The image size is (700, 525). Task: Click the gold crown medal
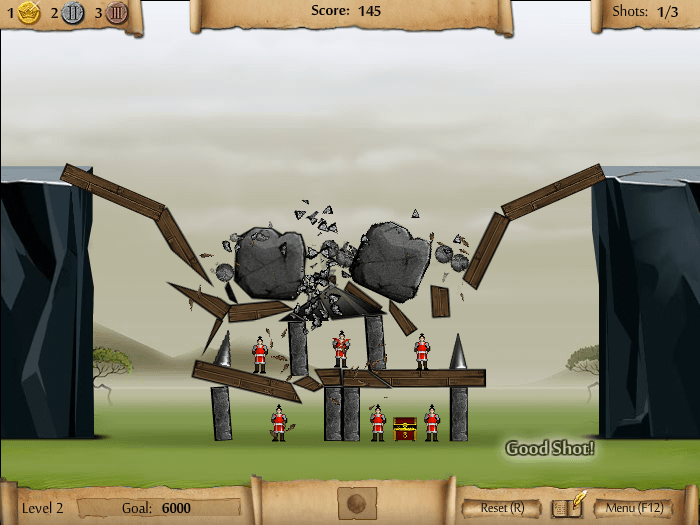click(28, 13)
